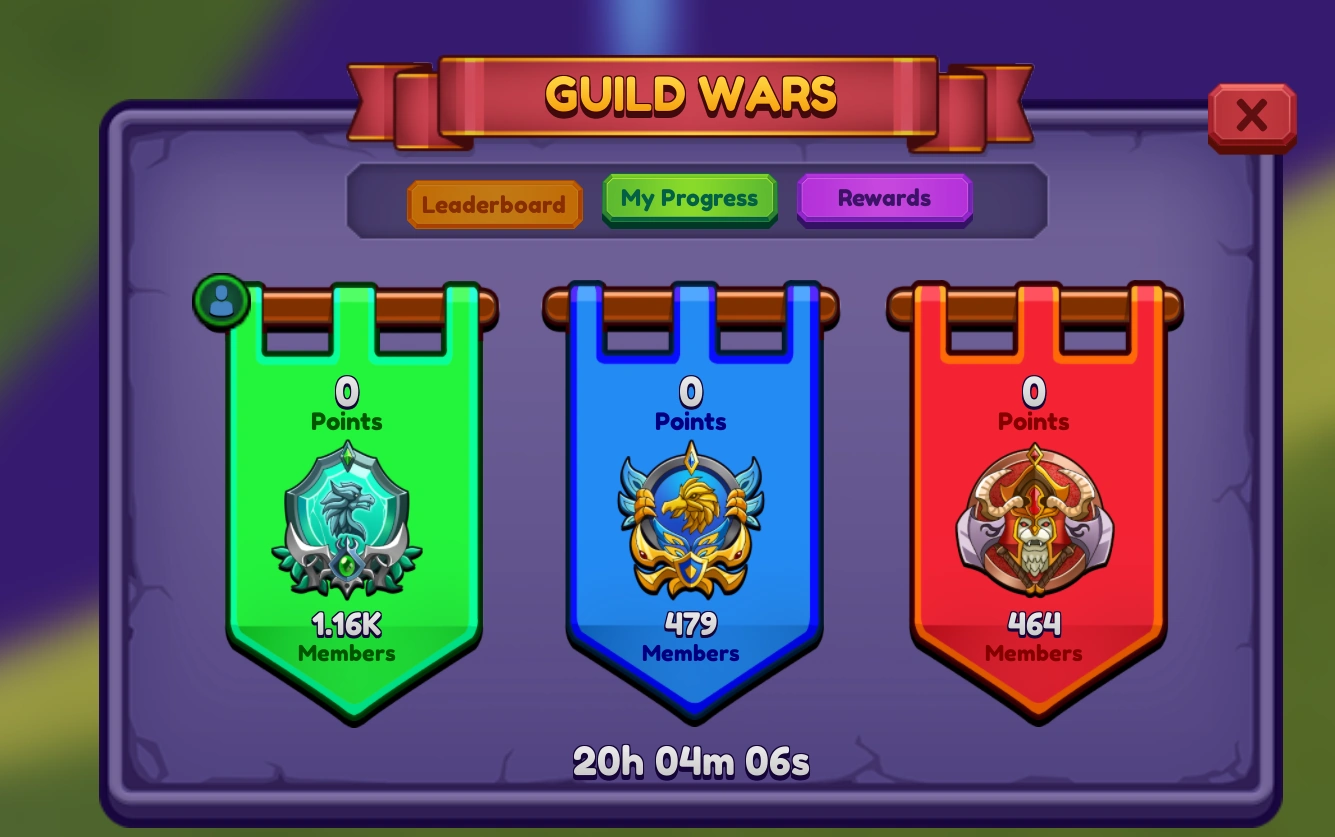The height and width of the screenshot is (837, 1335).
Task: Select the green dragon guild emblem
Action: click(346, 523)
